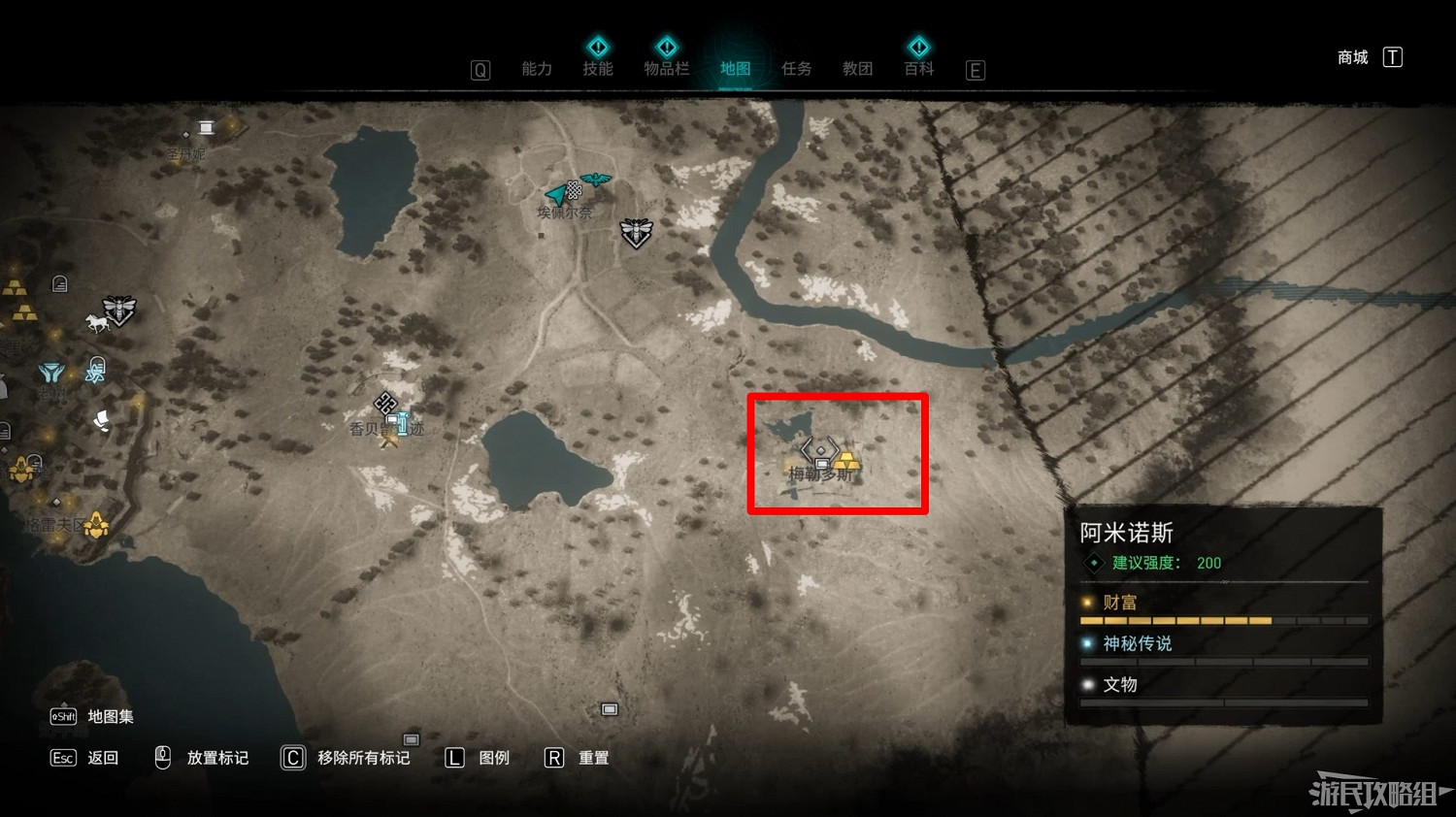Open the 百科 tab

(x=918, y=69)
